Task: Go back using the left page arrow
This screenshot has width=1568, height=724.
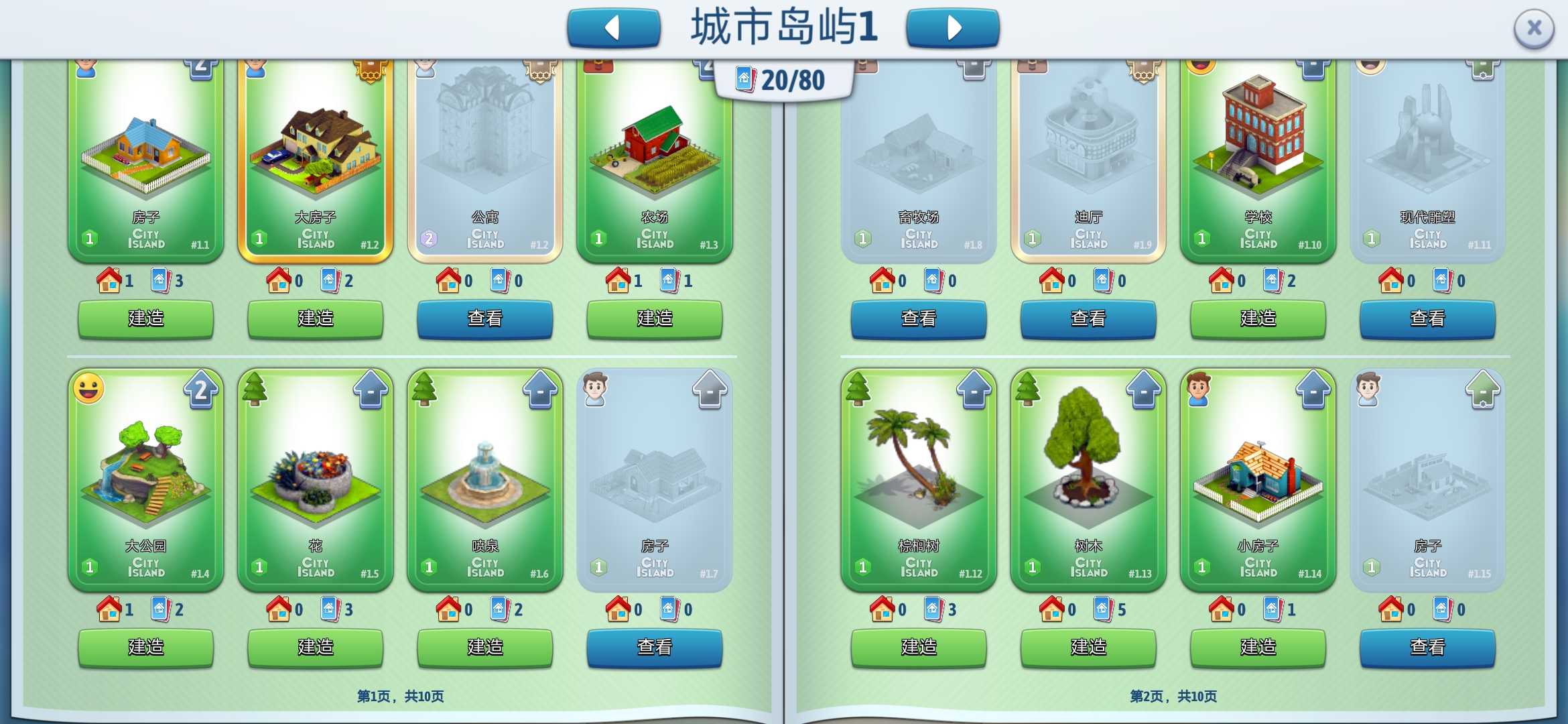Action: [613, 27]
